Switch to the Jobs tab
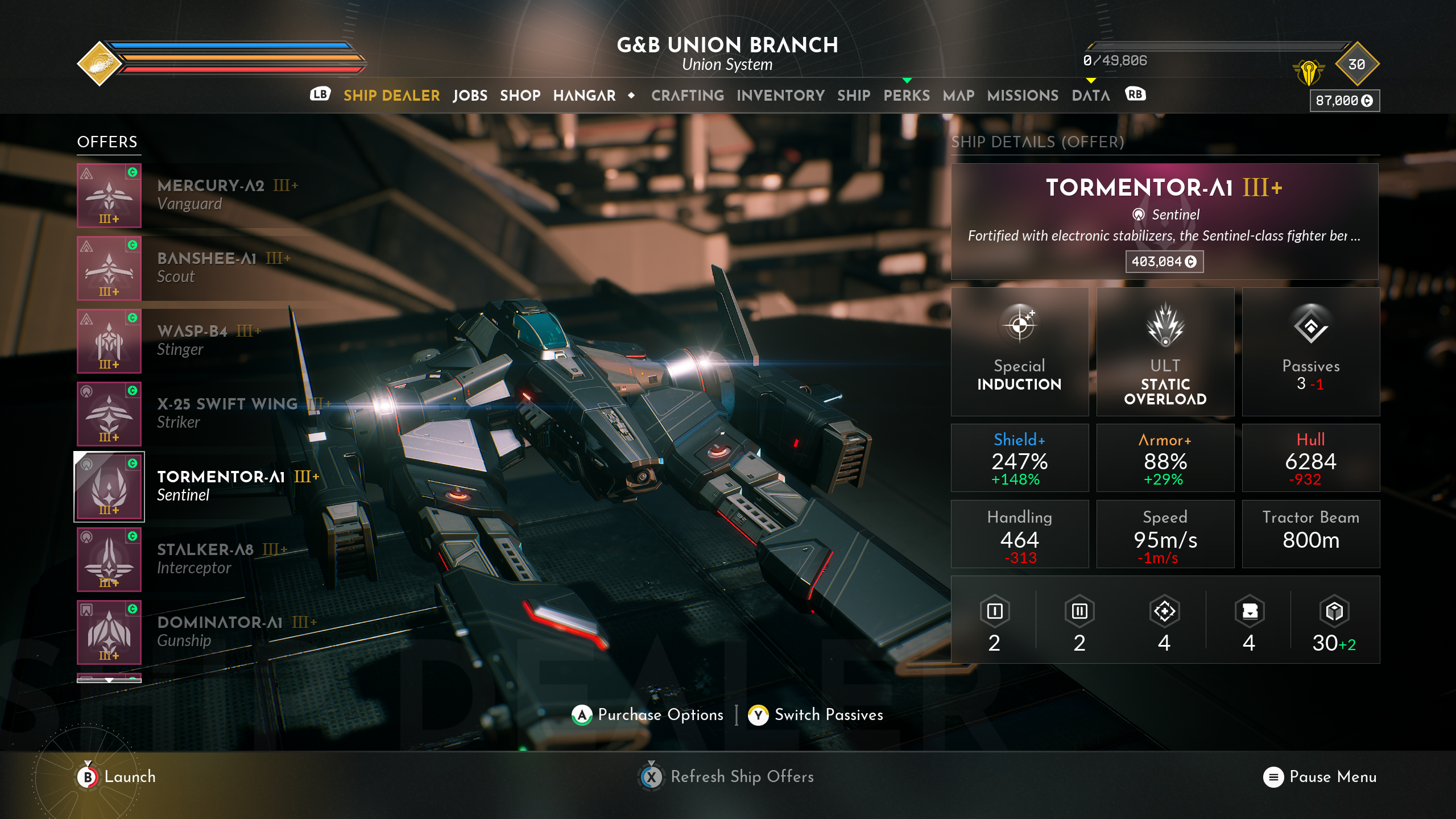1456x819 pixels. 470,96
